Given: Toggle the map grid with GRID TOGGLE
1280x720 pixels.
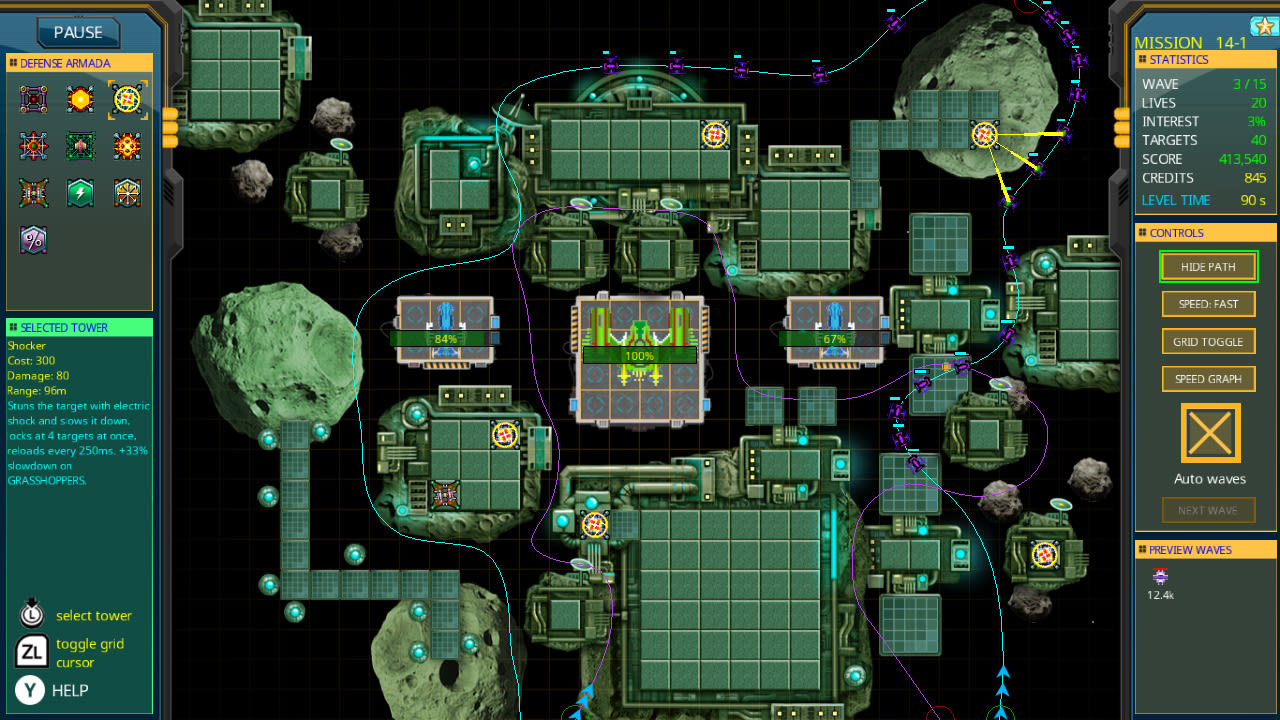Looking at the screenshot, I should point(1208,341).
